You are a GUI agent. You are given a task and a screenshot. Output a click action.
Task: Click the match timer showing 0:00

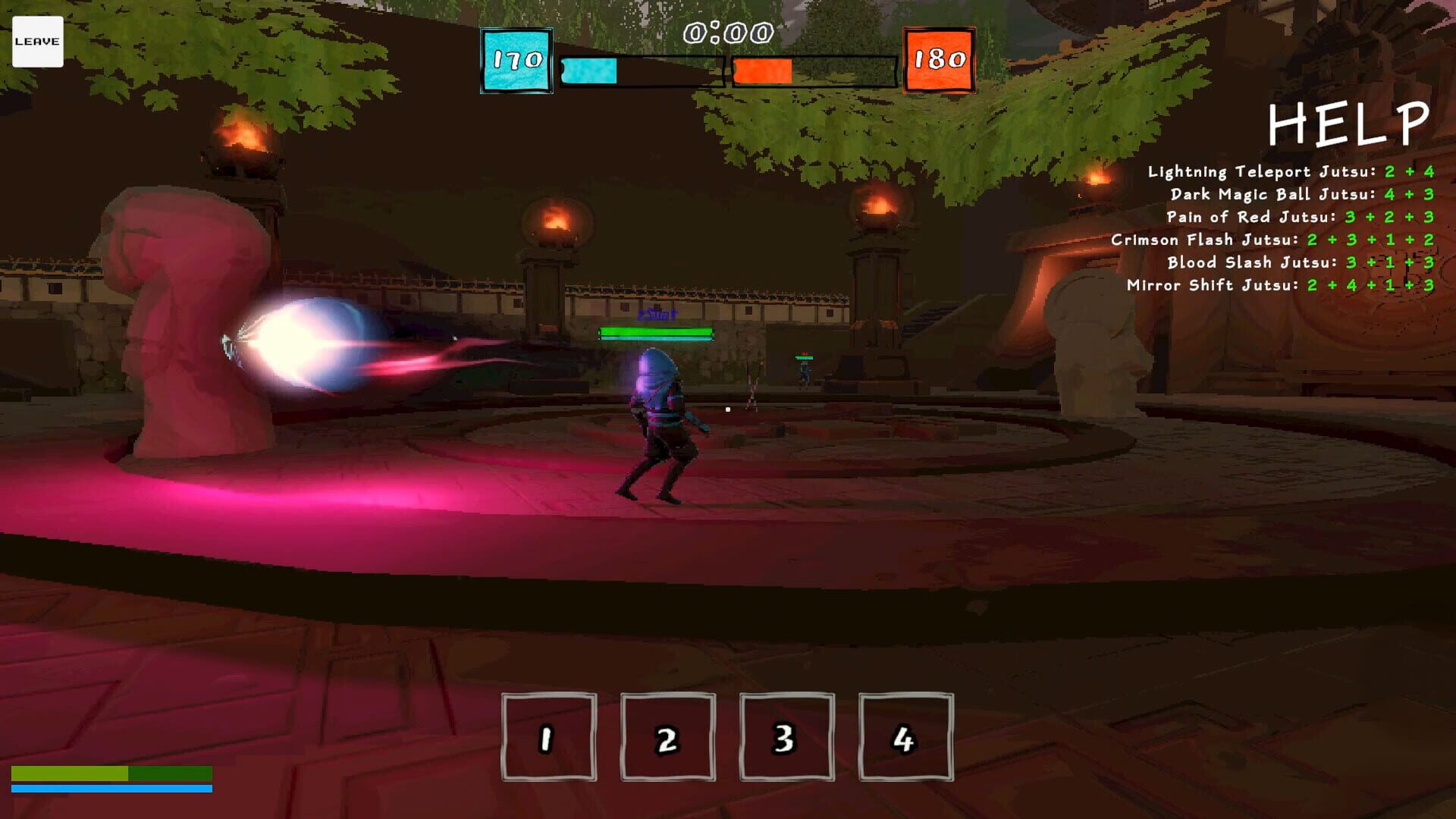724,32
